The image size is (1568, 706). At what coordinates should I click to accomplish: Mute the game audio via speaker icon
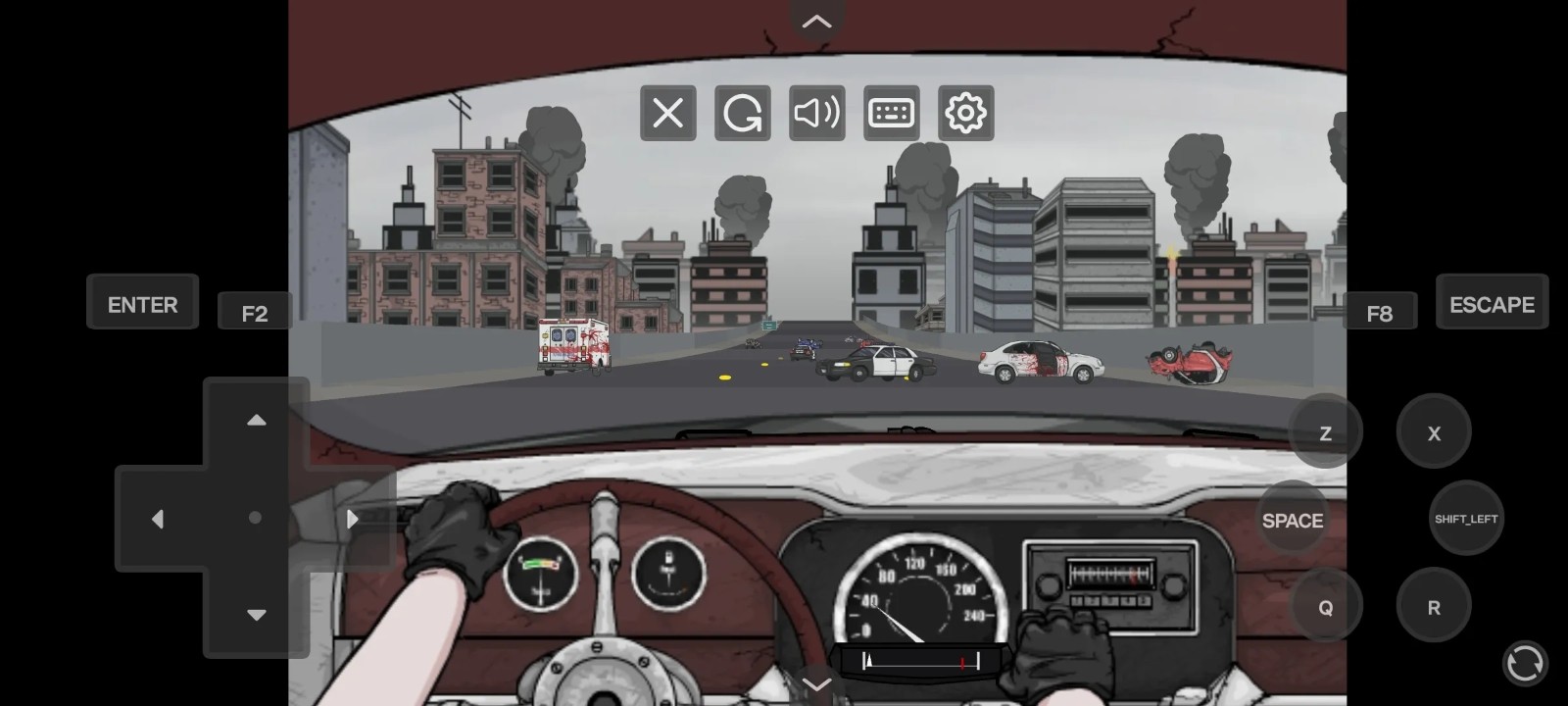(x=816, y=113)
